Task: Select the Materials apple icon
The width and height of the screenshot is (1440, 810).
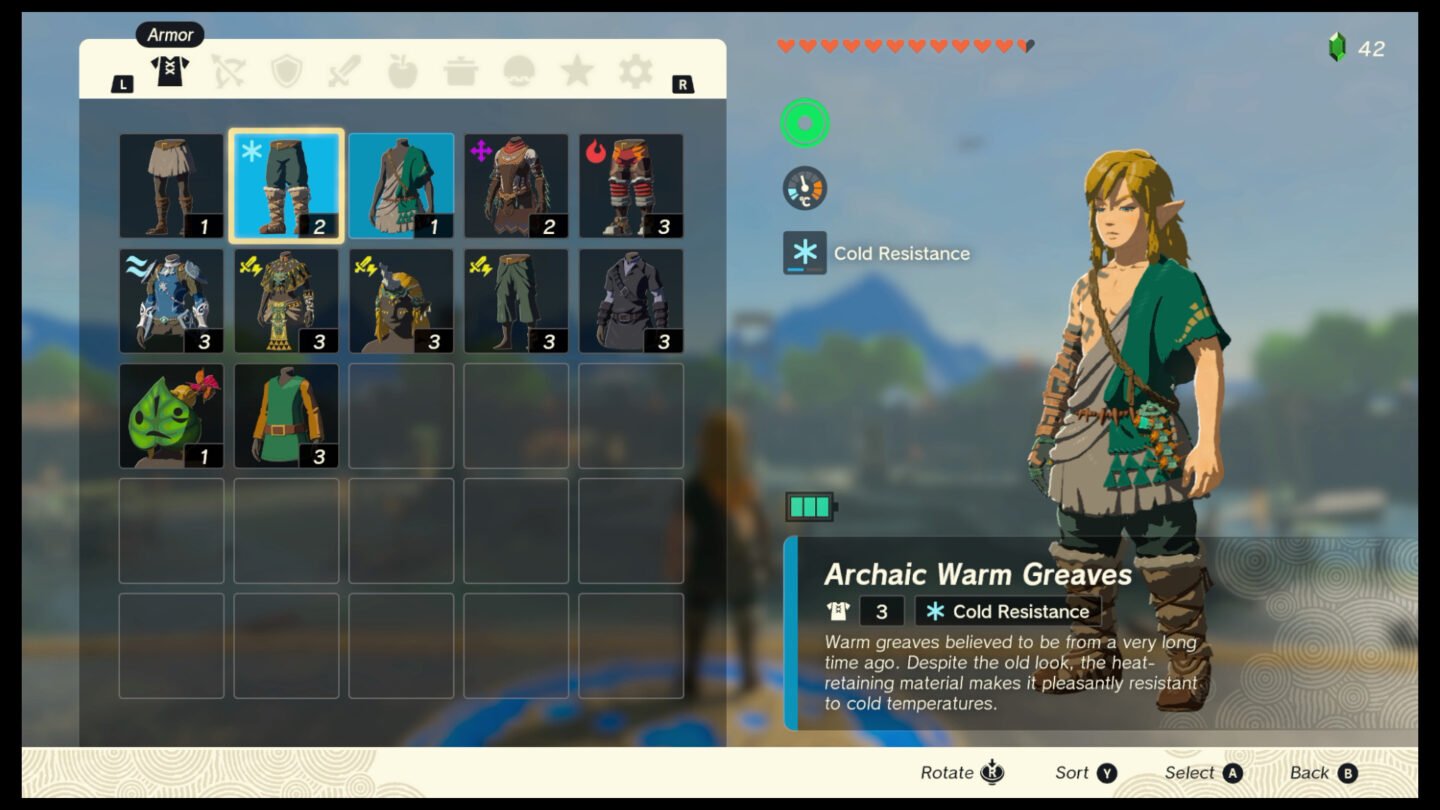Action: (x=403, y=72)
